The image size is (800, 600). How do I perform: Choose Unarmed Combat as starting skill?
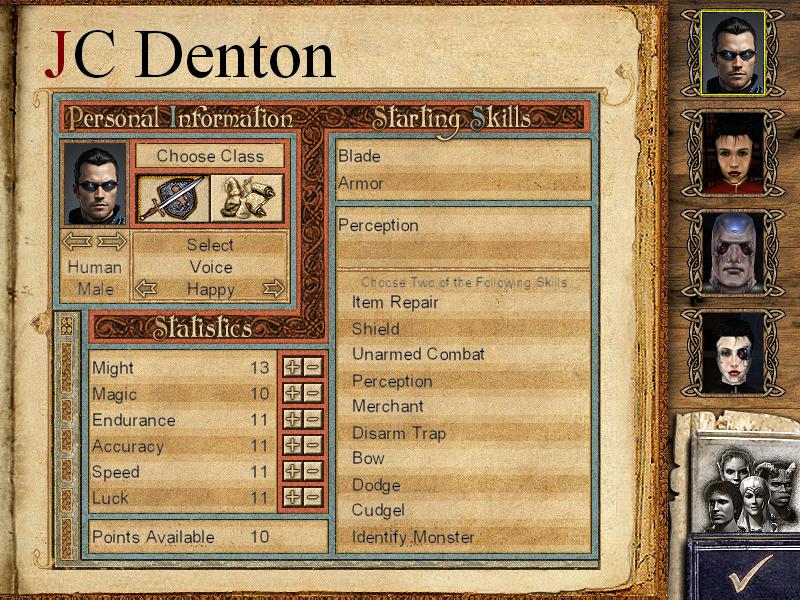418,354
